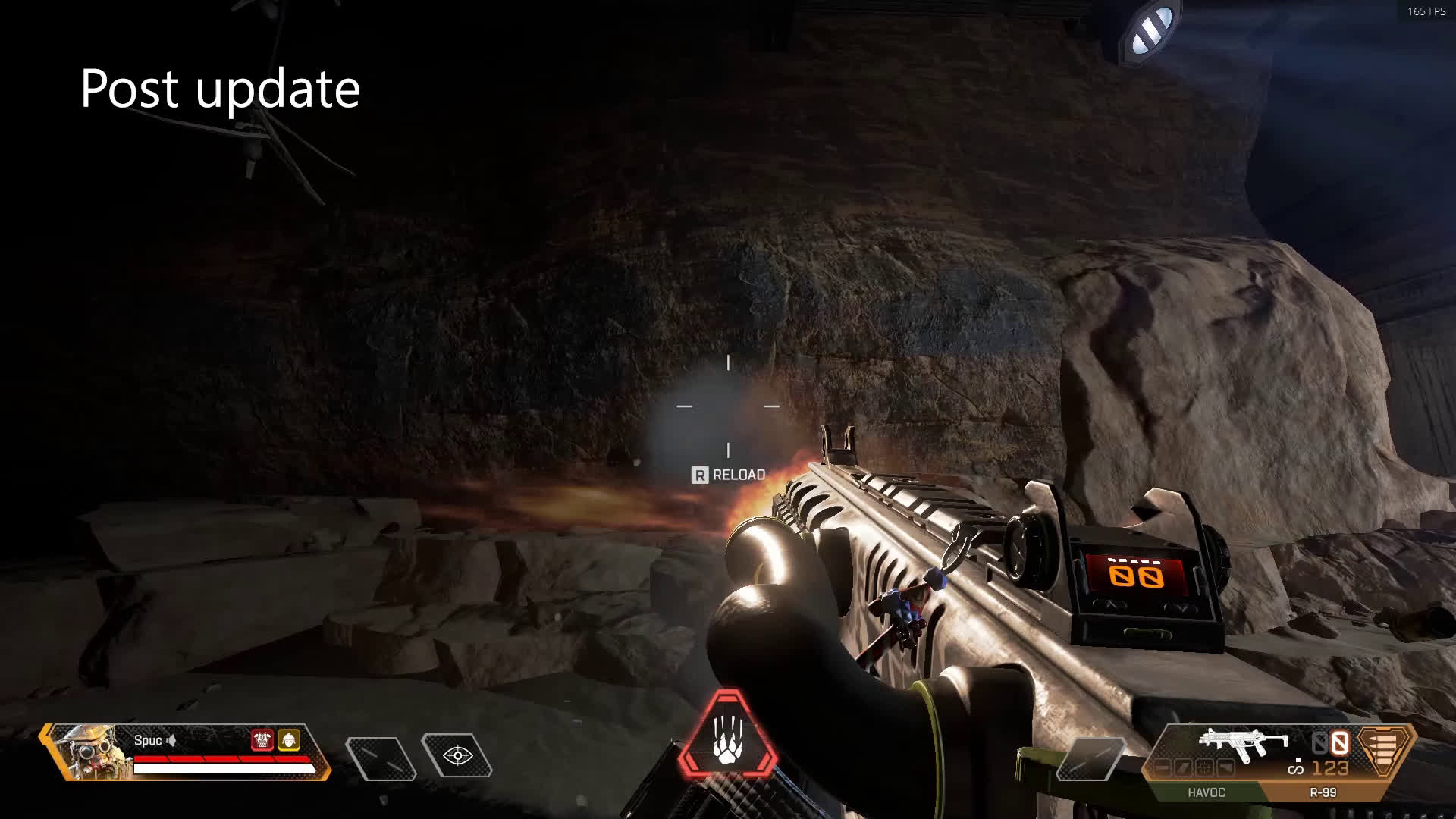Select the R-99 weapon tab
Viewport: 1456px width, 819px height.
click(1323, 792)
